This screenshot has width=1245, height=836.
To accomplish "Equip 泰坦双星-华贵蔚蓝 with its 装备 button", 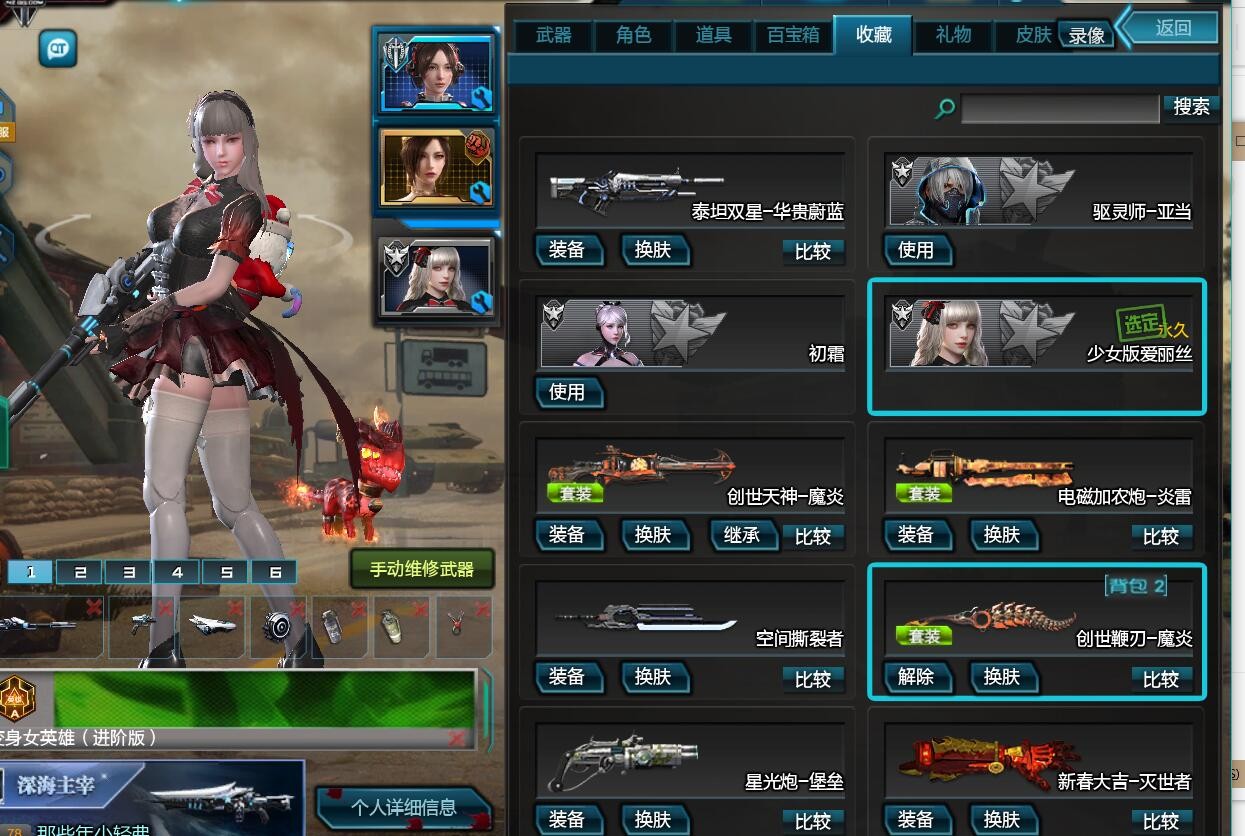I will click(567, 250).
